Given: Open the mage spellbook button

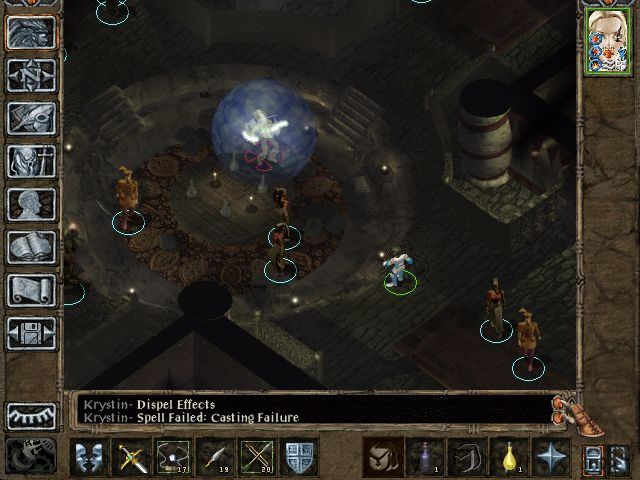Looking at the screenshot, I should click(31, 247).
